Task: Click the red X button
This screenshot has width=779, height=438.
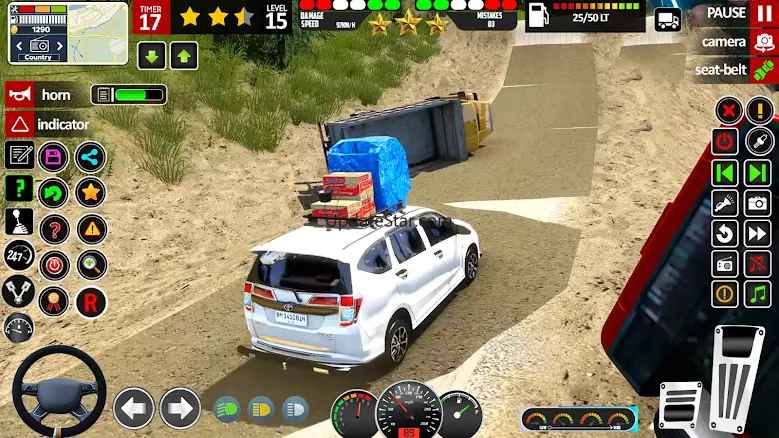Action: pos(729,110)
